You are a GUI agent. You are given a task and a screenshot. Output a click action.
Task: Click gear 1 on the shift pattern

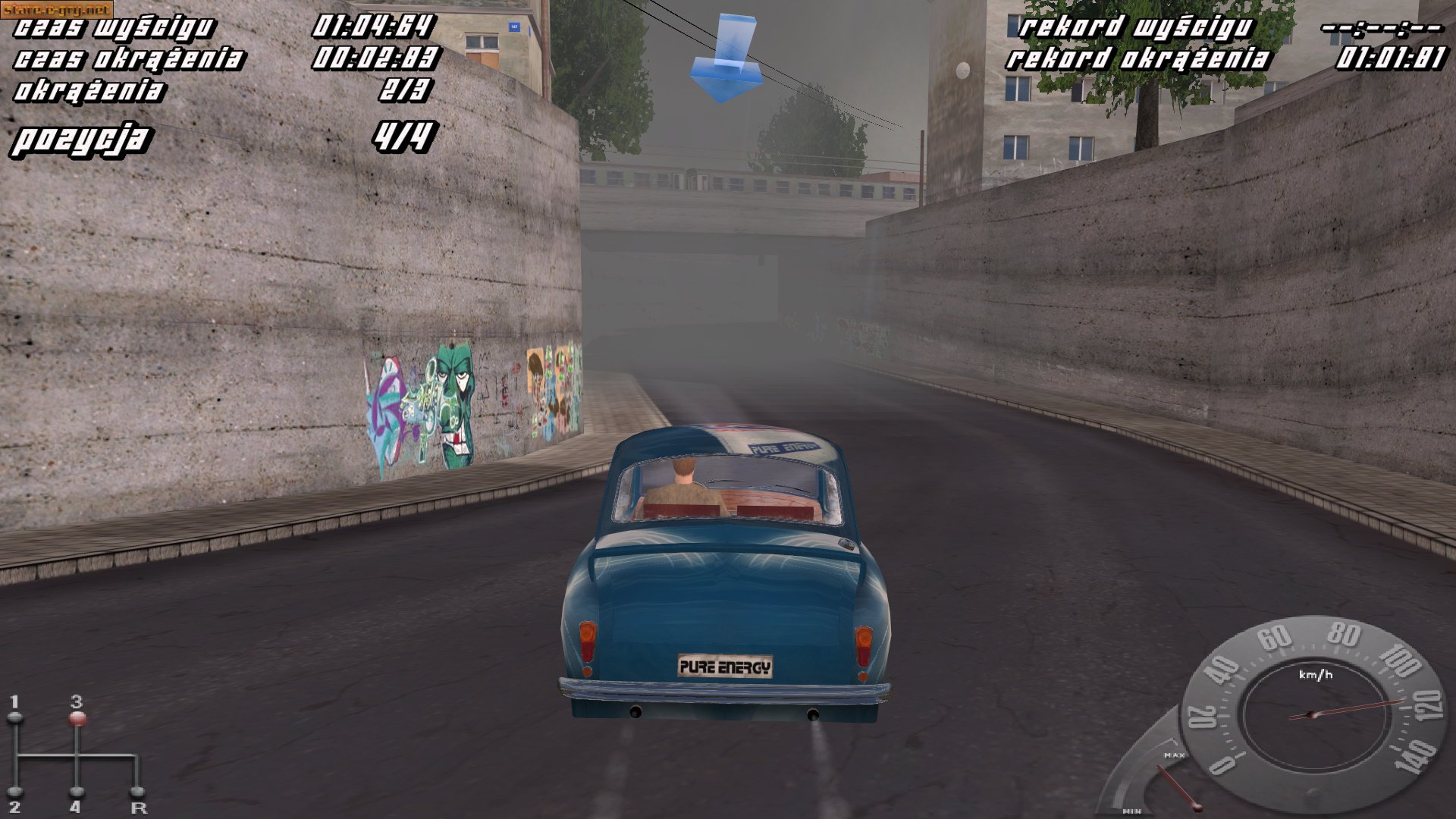coord(15,709)
